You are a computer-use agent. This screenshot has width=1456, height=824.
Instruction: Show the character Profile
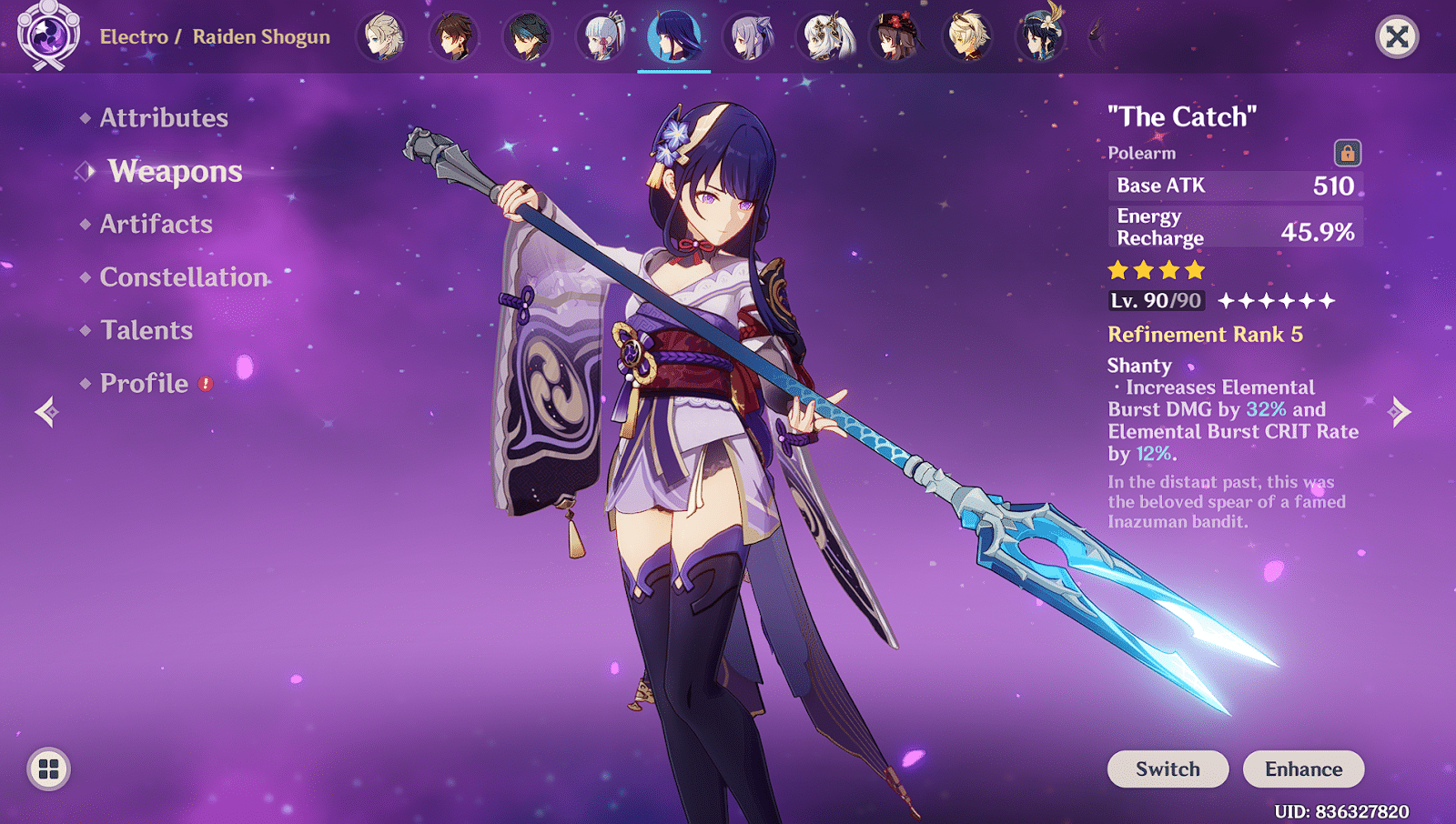click(x=145, y=383)
